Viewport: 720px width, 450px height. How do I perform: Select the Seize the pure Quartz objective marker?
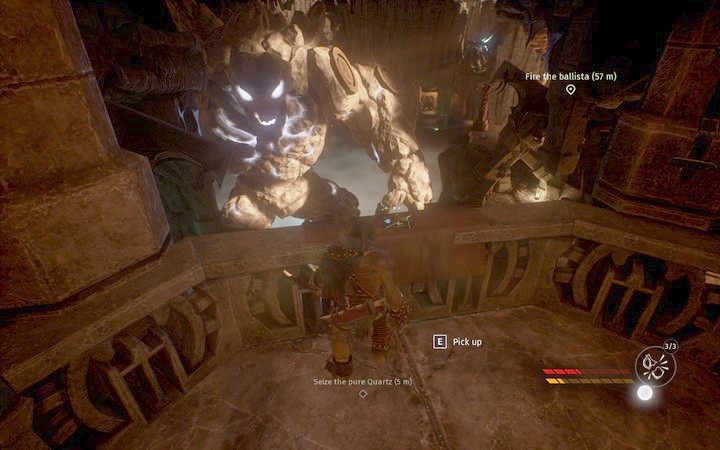362,393
